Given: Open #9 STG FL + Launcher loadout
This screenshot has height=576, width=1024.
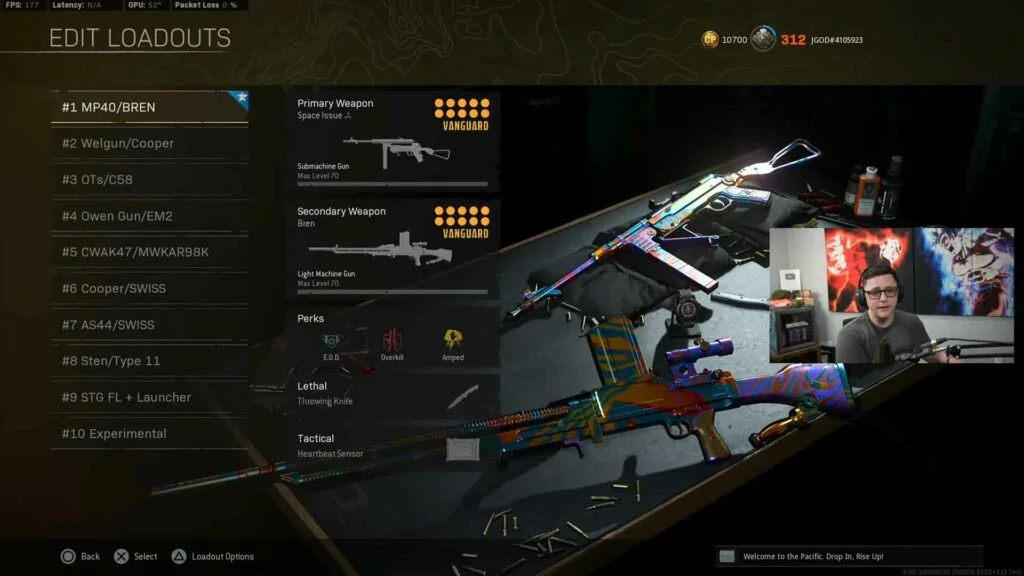Looking at the screenshot, I should (x=149, y=397).
